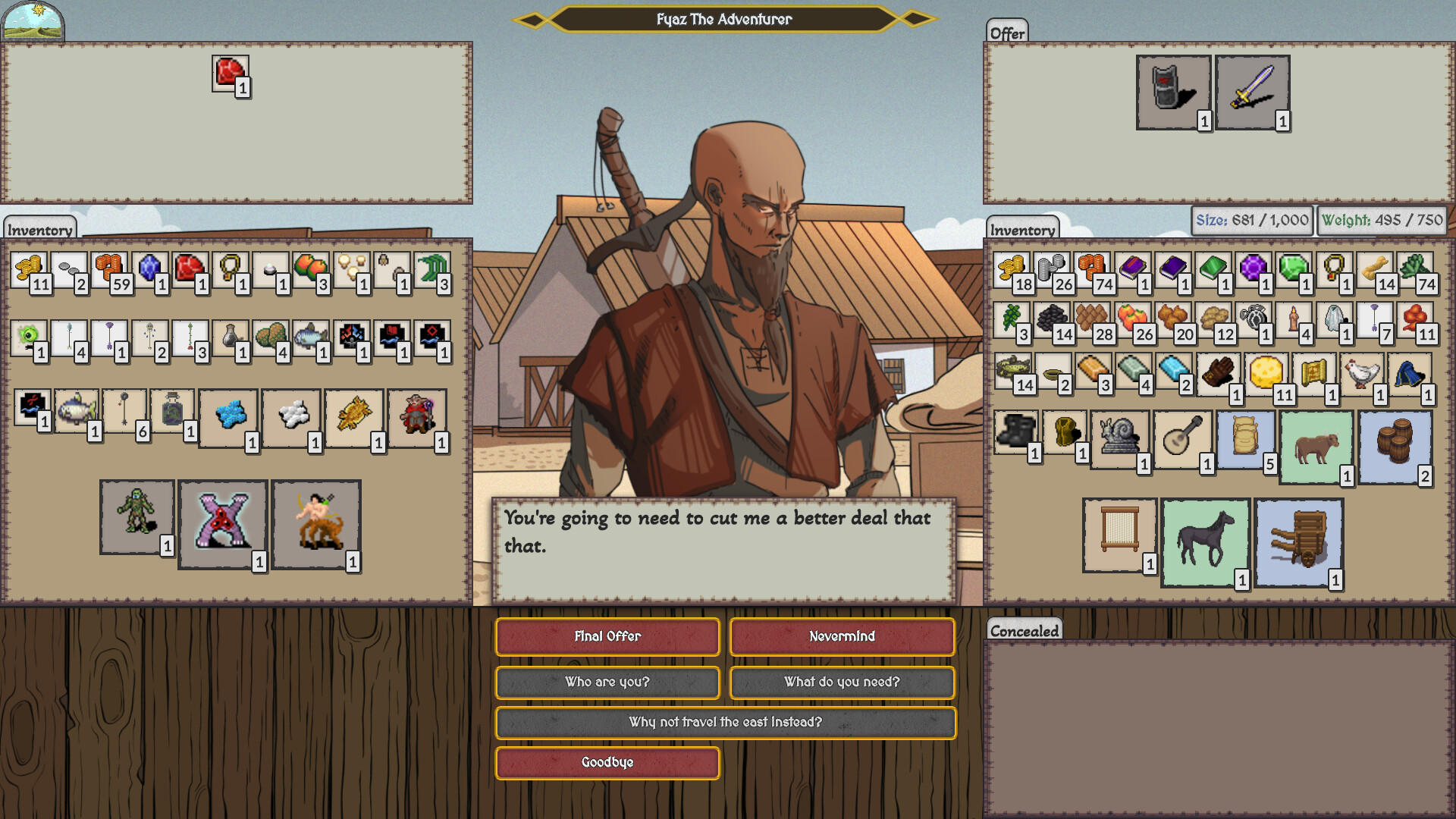The width and height of the screenshot is (1456, 819).
Task: Click Goodbye to end the conversation
Action: (x=607, y=763)
